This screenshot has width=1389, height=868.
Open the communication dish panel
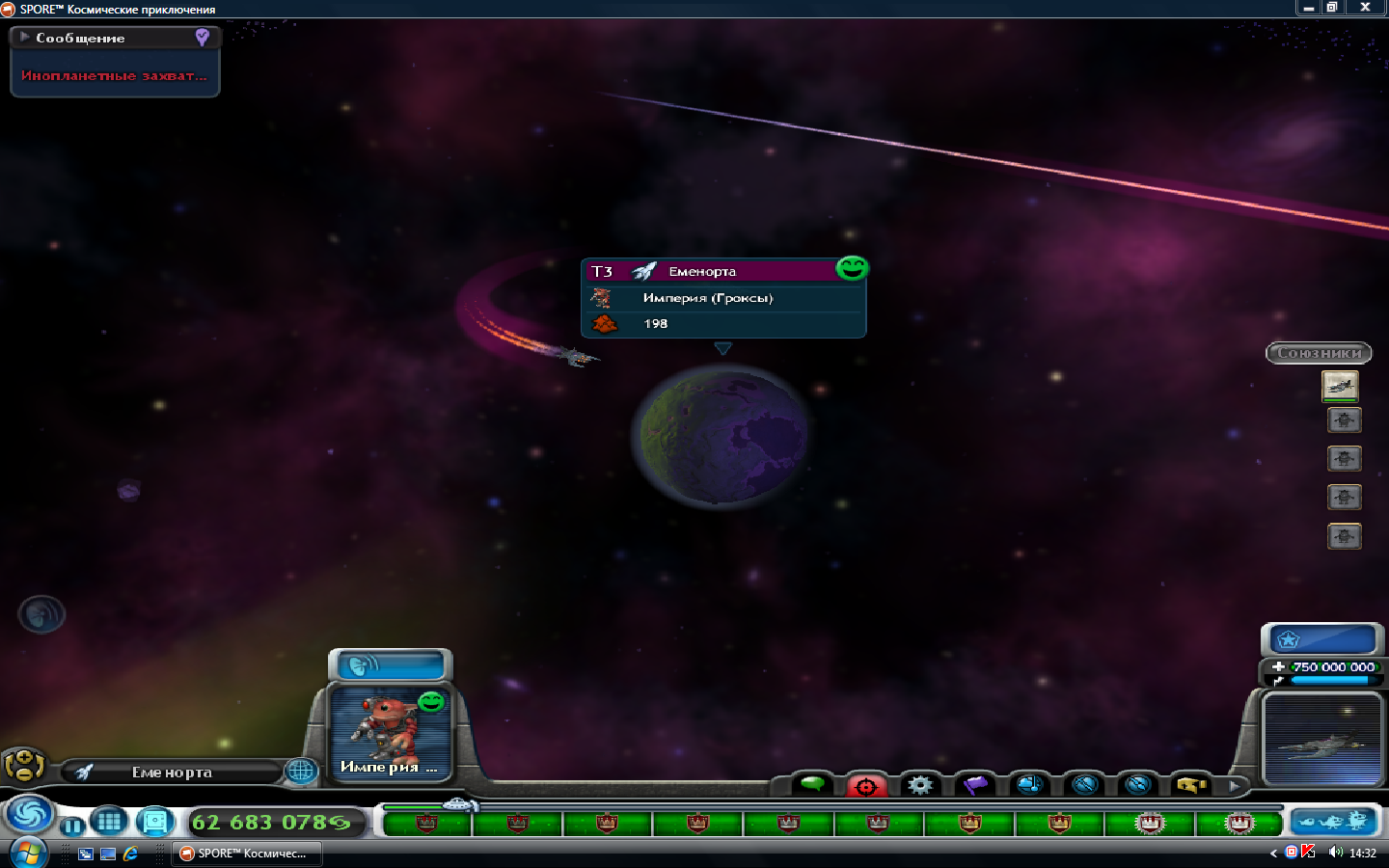pyautogui.click(x=390, y=665)
